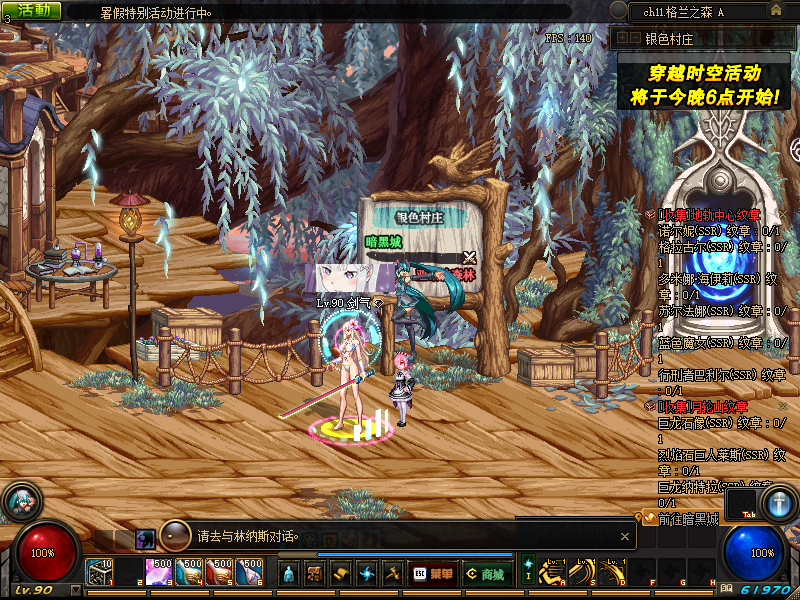Use the first hotbar item slot with 10 count
800x600 pixels.
coord(100,572)
